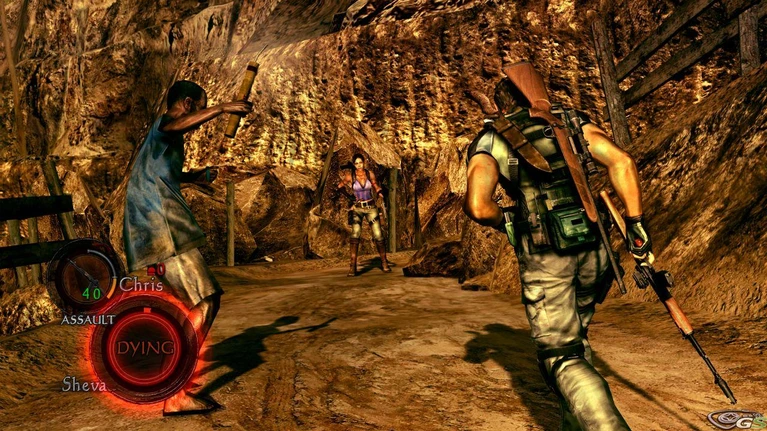Select Sheva's red DYING status ring
Viewport: 767px width, 431px height.
(143, 347)
